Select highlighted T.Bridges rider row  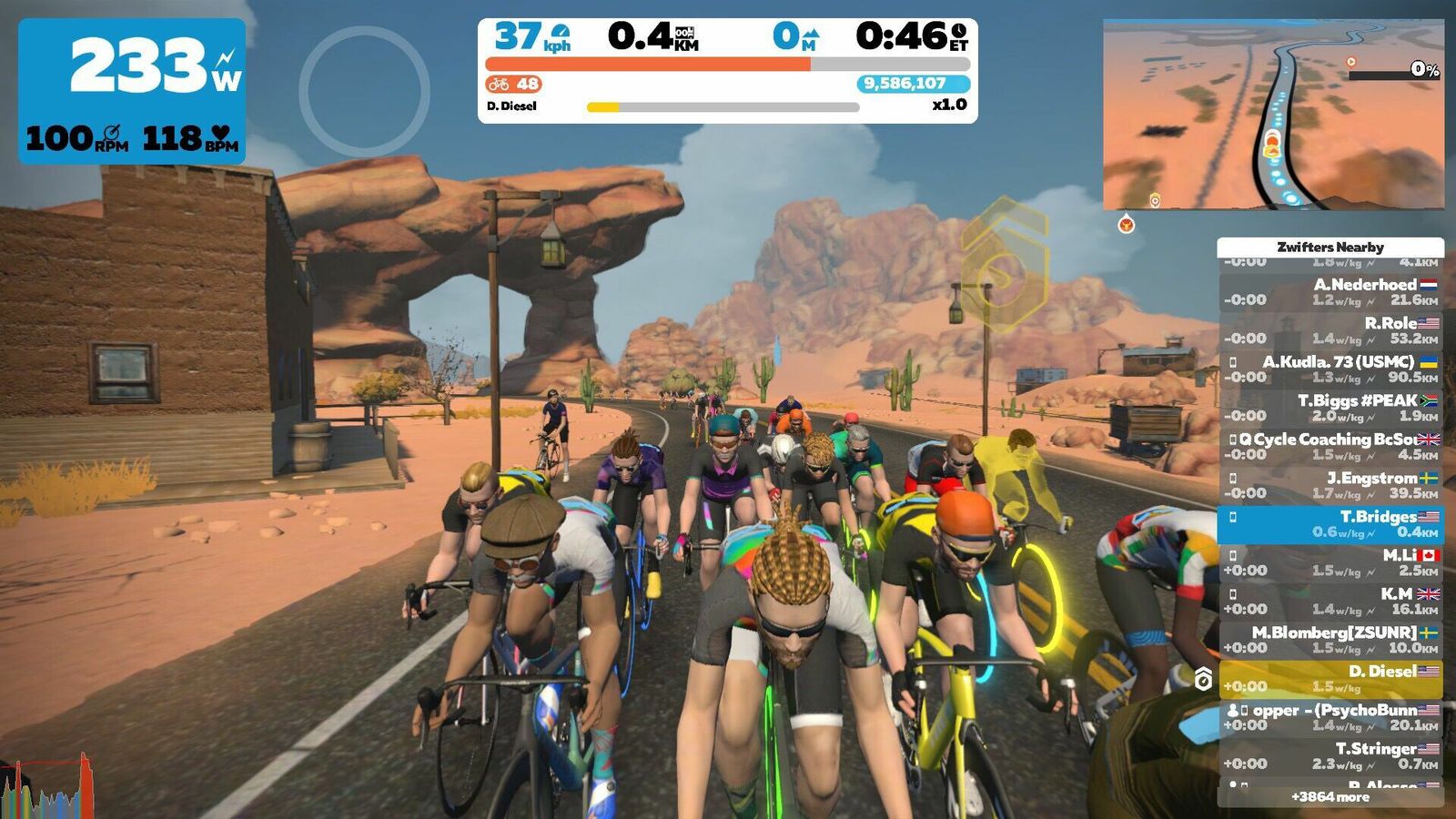1330,524
